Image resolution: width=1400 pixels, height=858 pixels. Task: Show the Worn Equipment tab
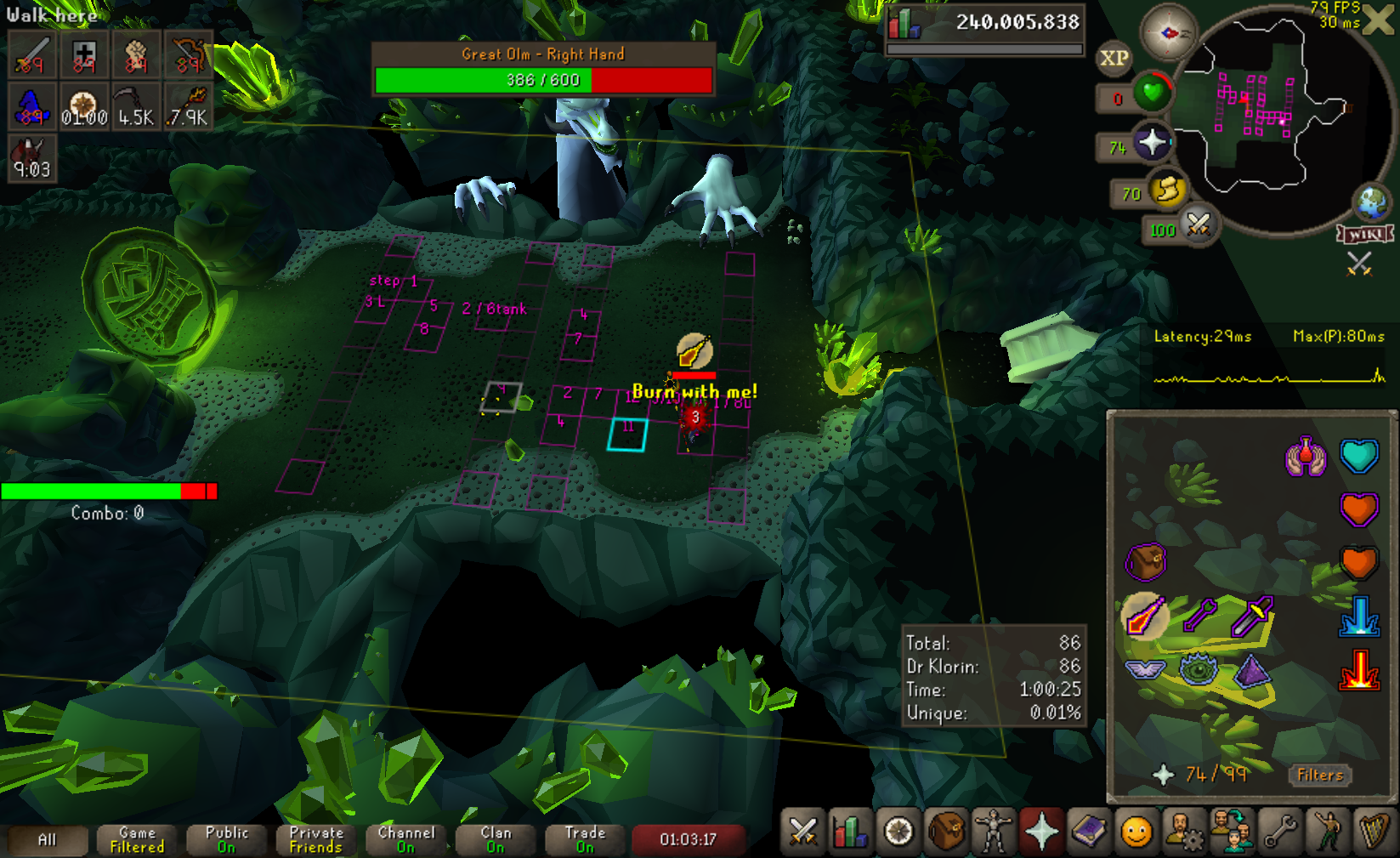(993, 832)
